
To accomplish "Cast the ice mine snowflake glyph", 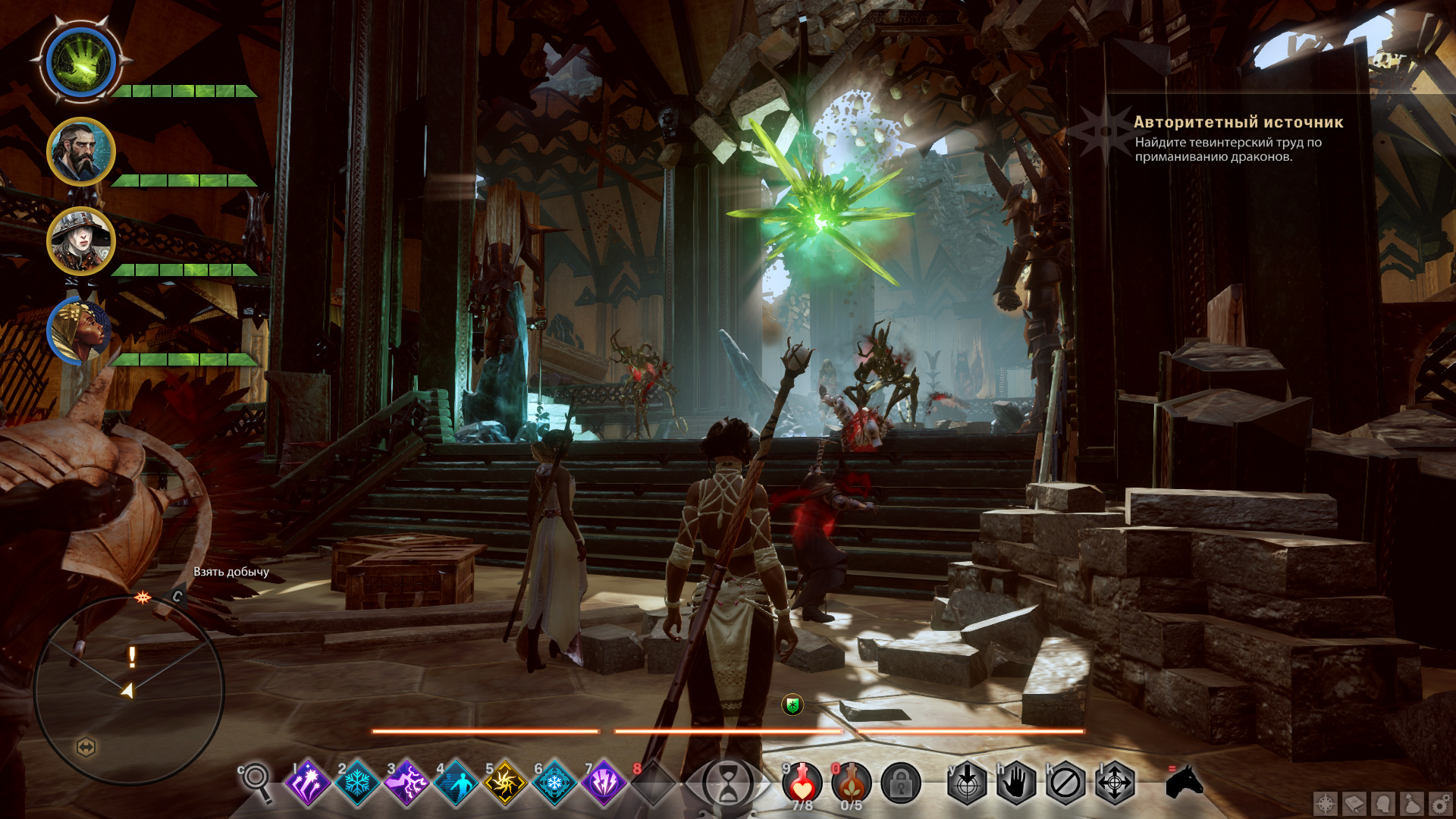I will [x=554, y=783].
